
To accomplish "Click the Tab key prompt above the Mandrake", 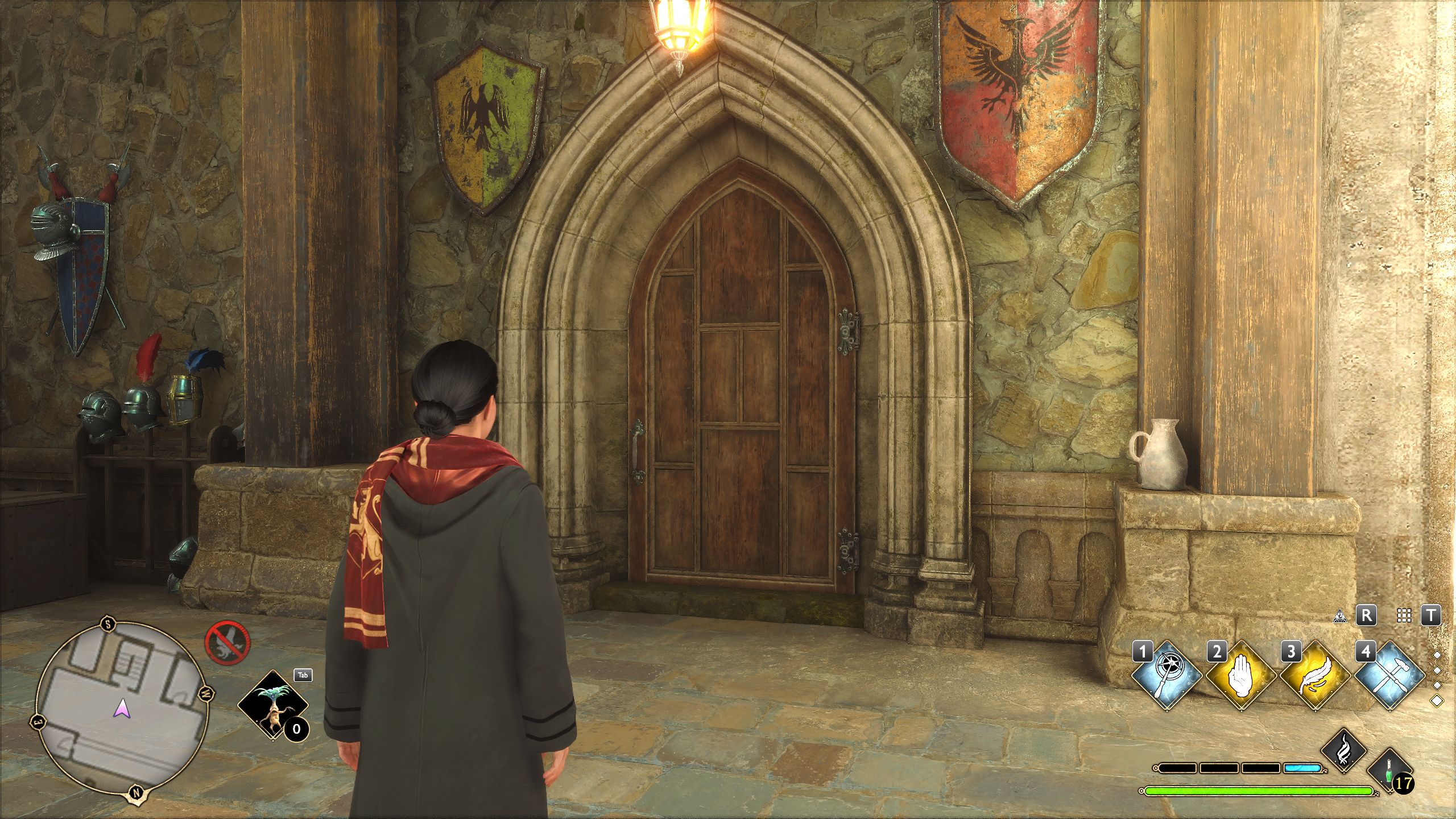I will coord(304,676).
